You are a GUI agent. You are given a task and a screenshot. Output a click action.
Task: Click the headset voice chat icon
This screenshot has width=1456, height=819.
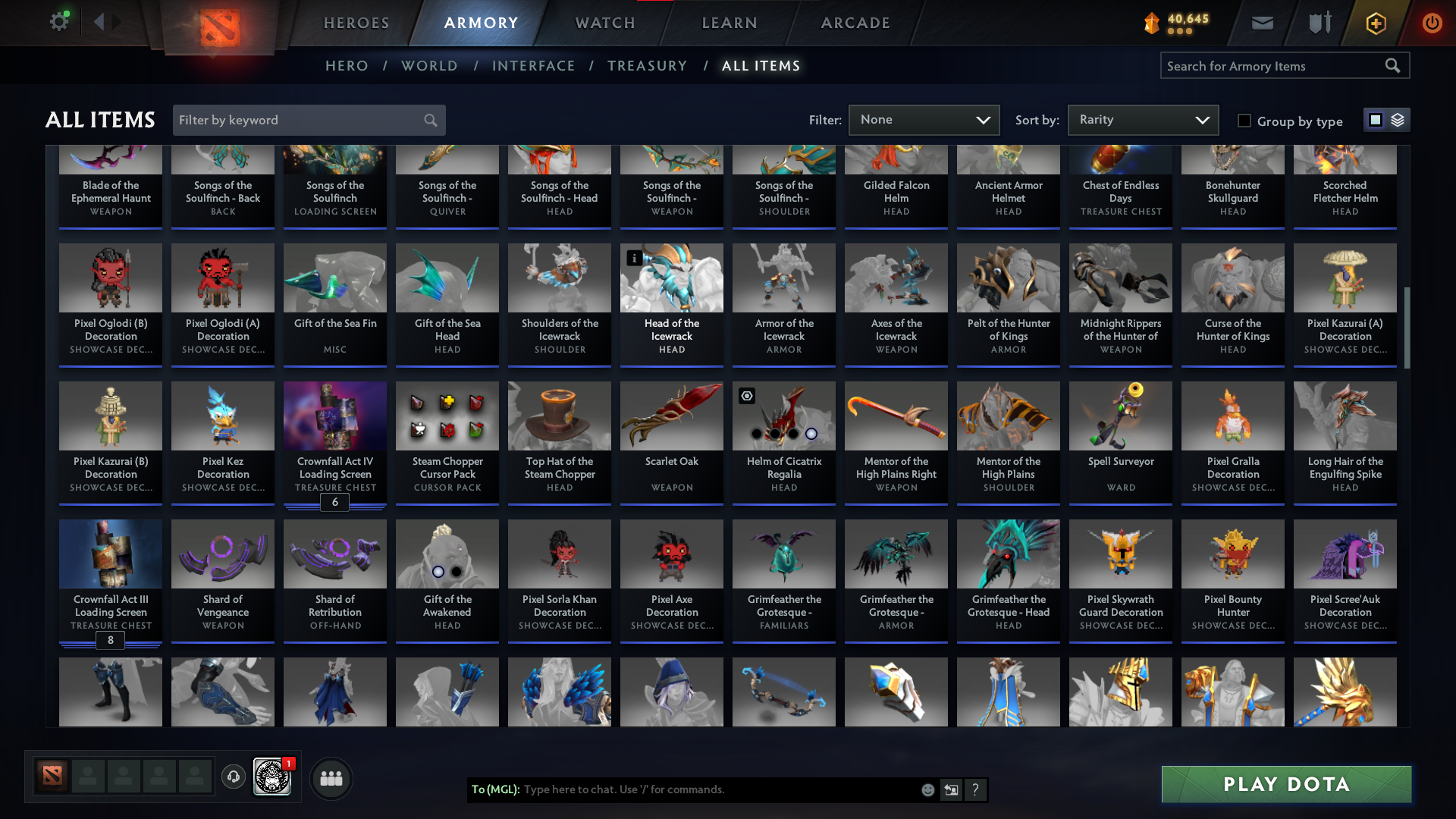click(233, 778)
